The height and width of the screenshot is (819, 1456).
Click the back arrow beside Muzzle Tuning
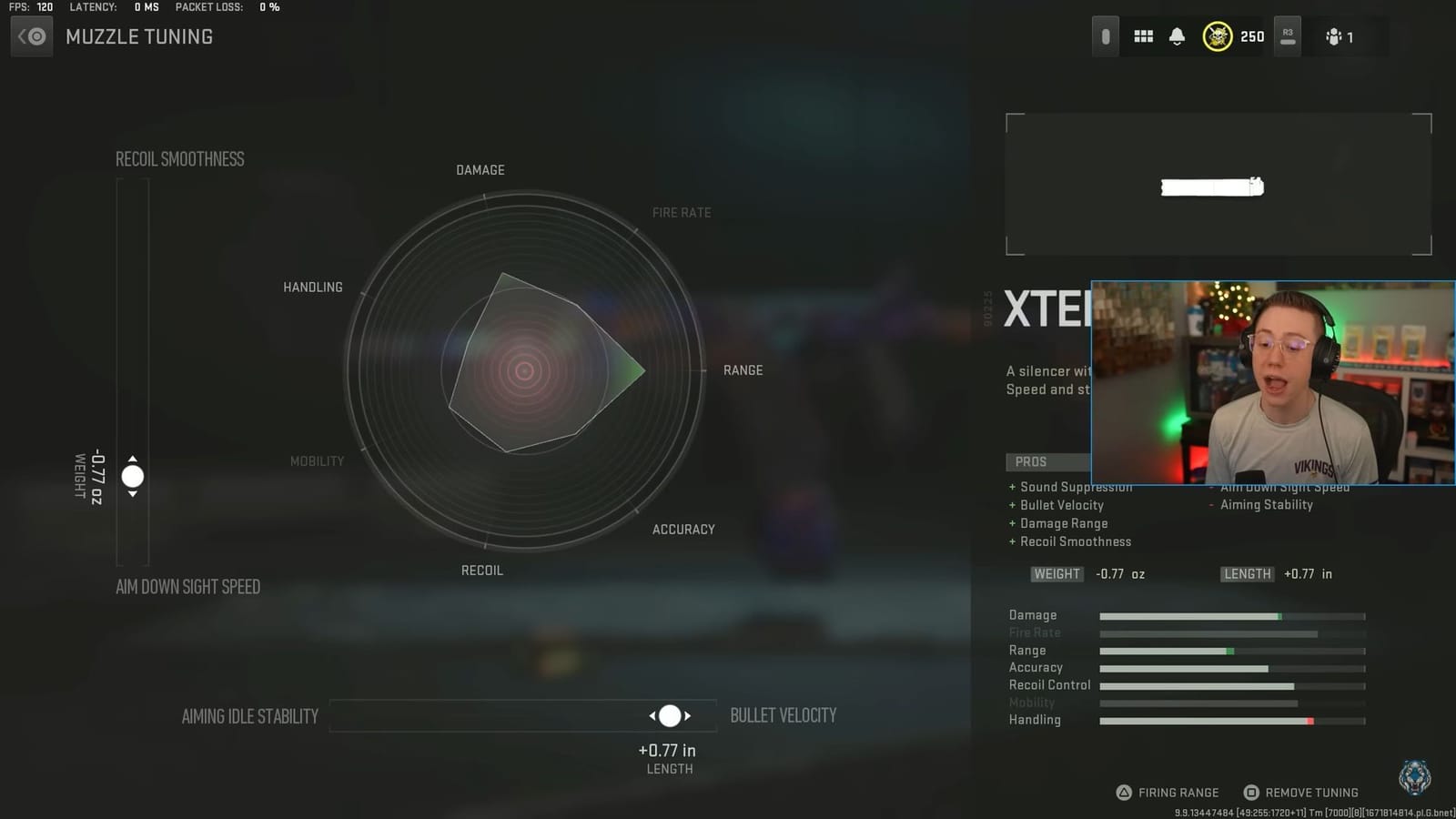pos(31,36)
